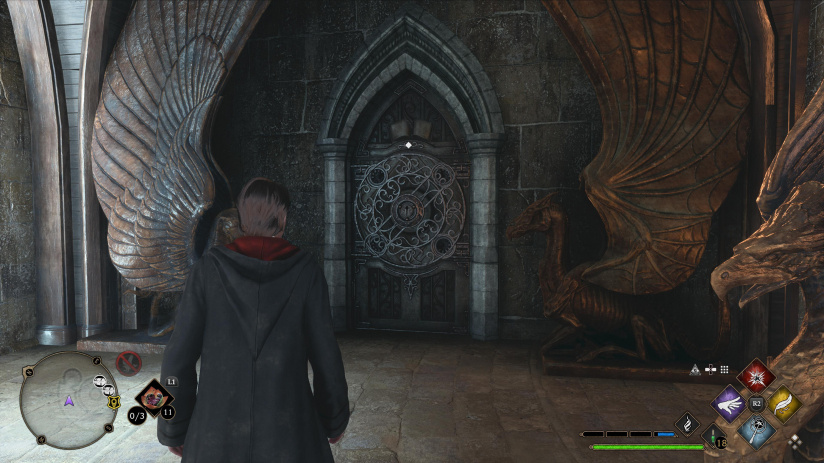The height and width of the screenshot is (463, 824).
Task: Cast the yellow feather Levioso spell
Action: coord(783,404)
